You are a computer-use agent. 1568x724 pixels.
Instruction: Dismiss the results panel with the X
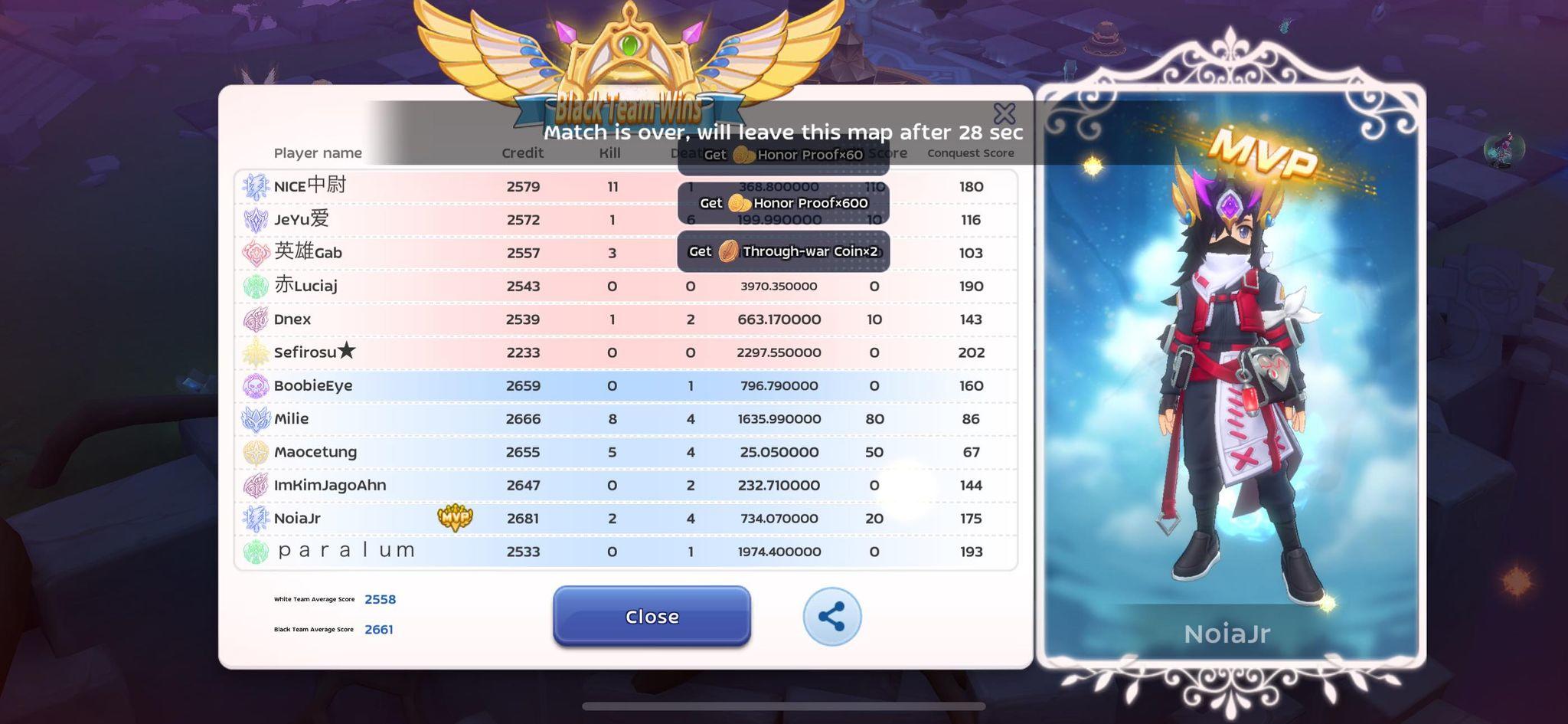[x=1005, y=112]
